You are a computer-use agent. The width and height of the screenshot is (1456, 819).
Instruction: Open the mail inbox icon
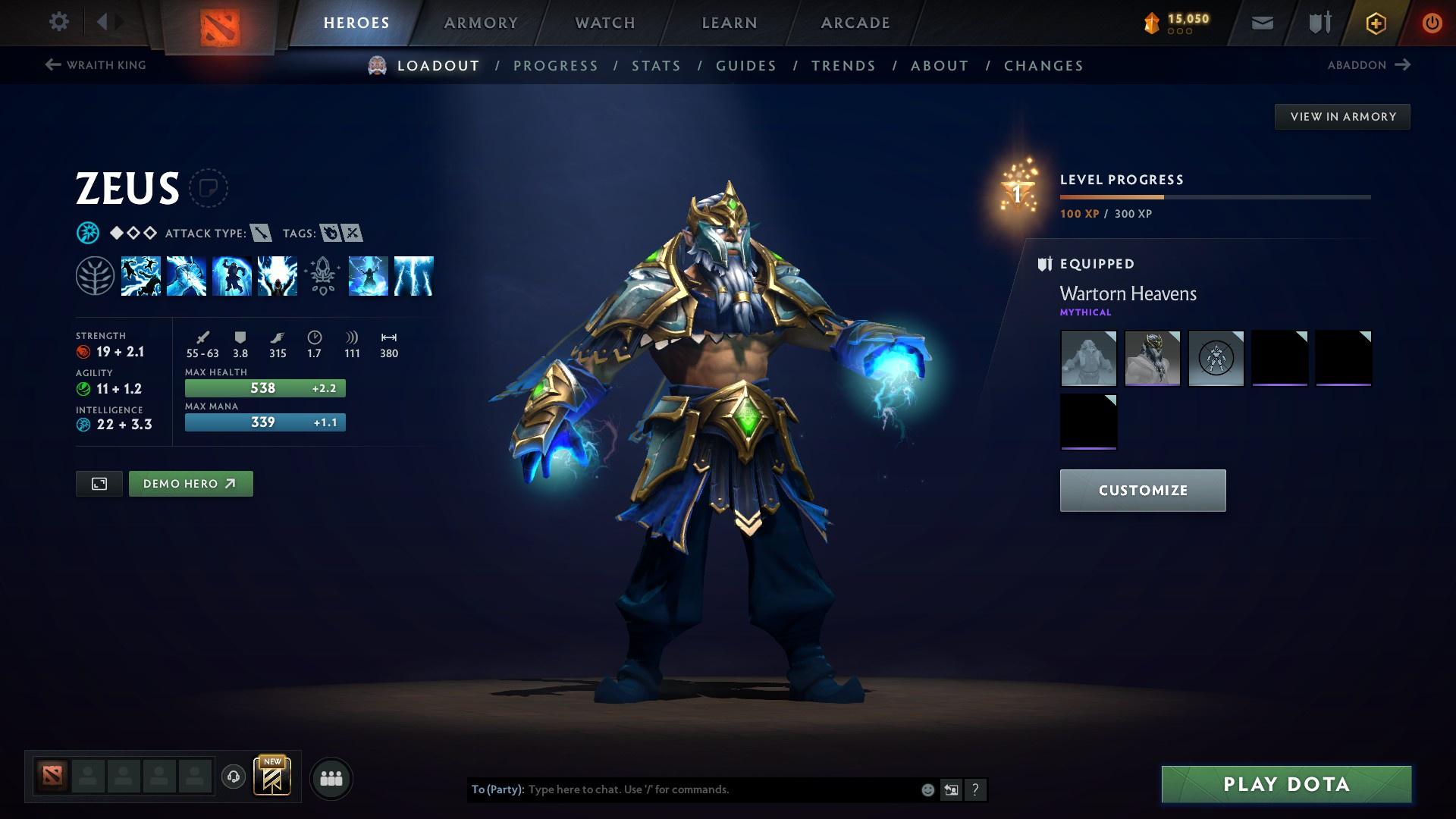pos(1261,22)
